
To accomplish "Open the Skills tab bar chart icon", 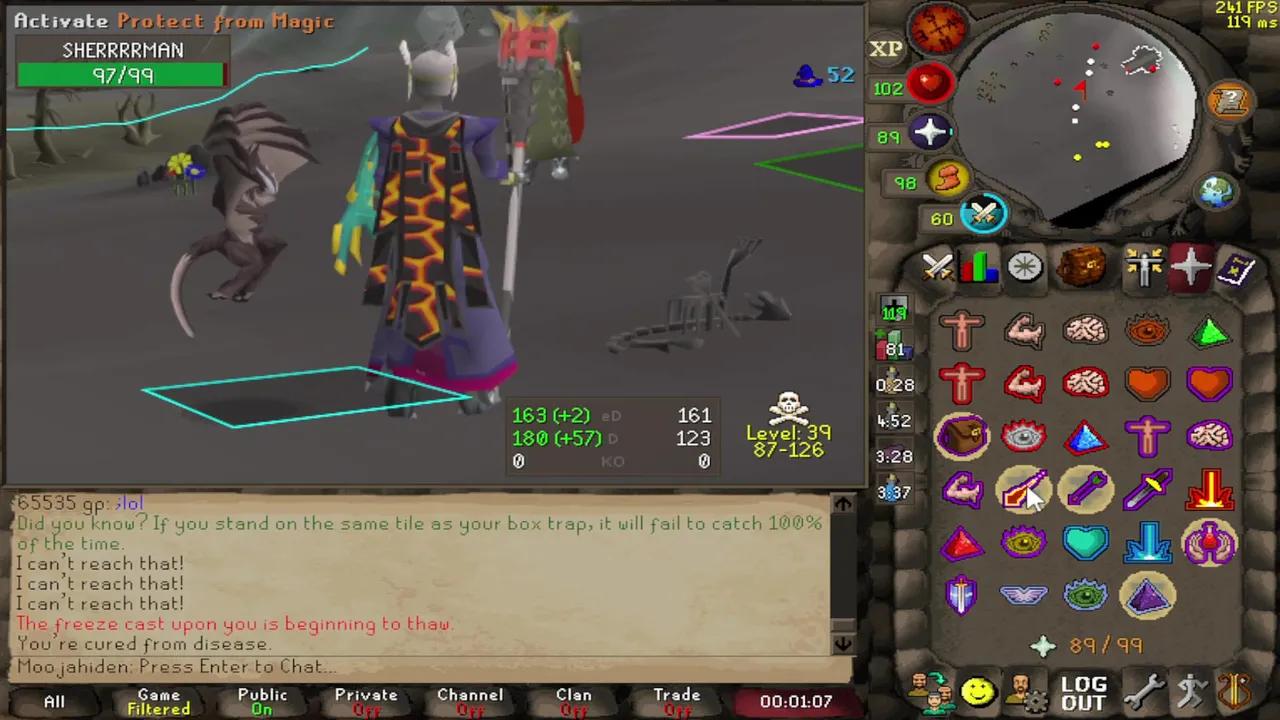I will pyautogui.click(x=980, y=265).
